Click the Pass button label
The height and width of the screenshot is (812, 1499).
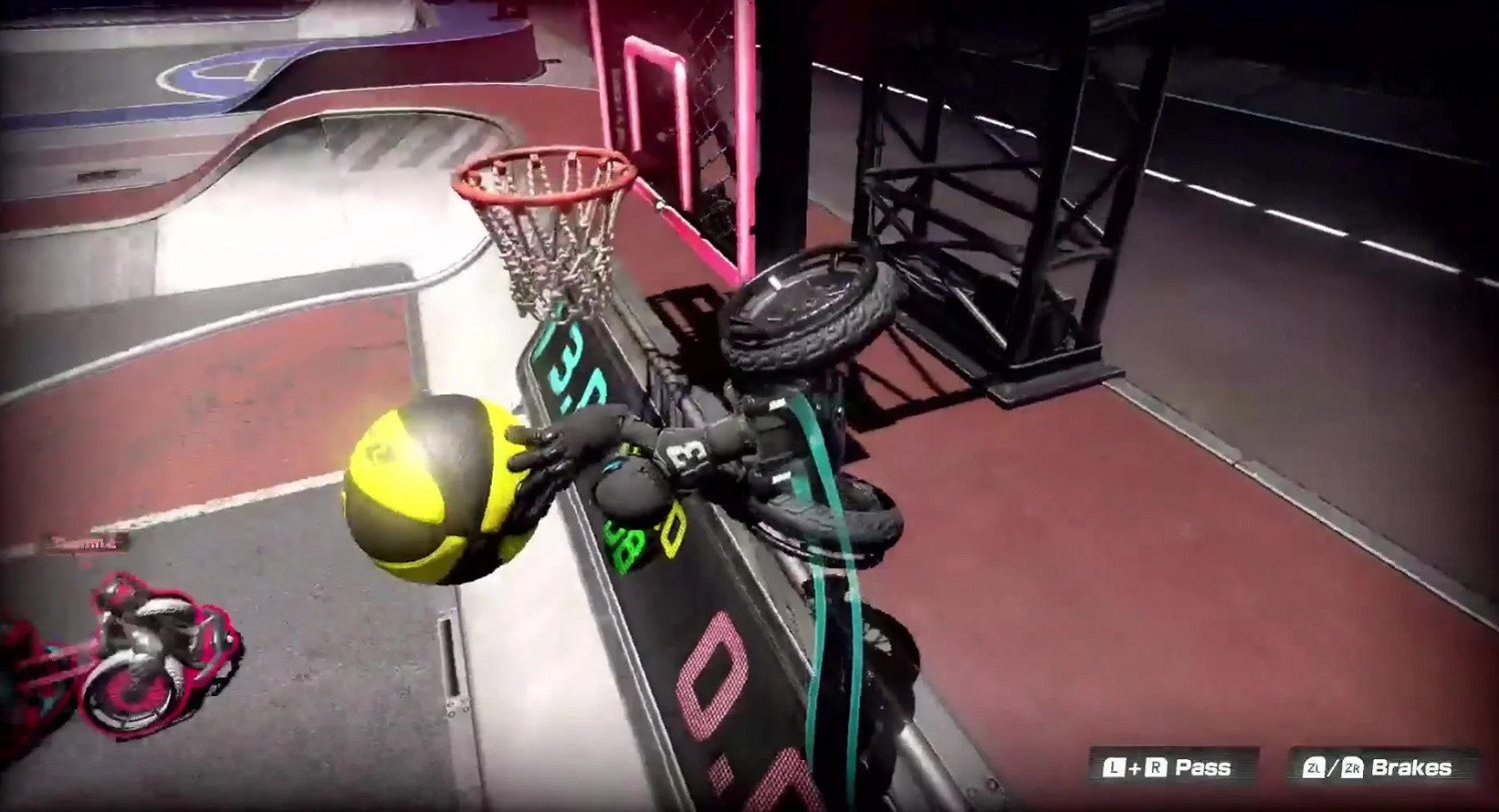click(x=1204, y=767)
